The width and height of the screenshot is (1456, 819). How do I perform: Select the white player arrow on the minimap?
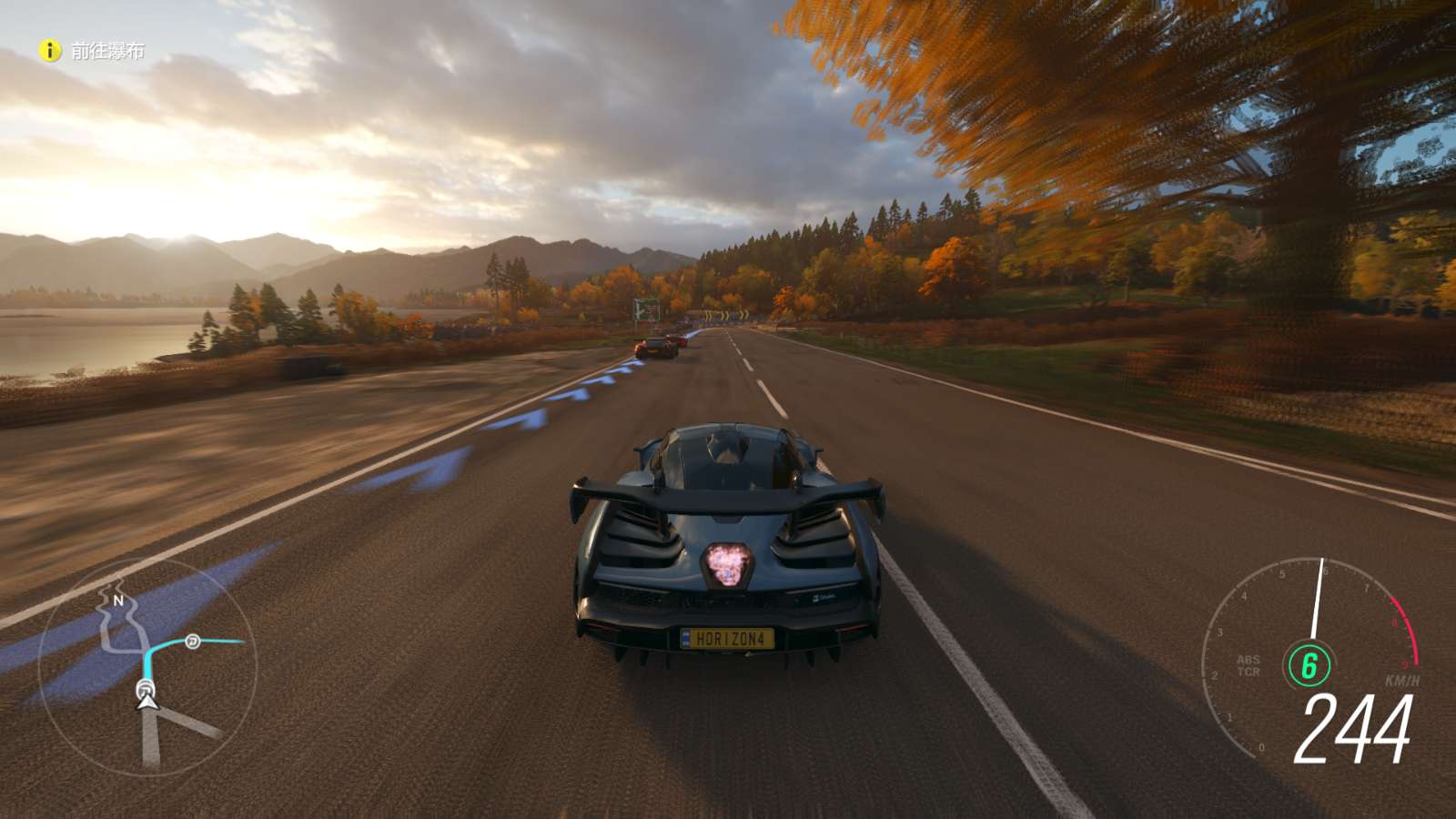click(x=147, y=700)
